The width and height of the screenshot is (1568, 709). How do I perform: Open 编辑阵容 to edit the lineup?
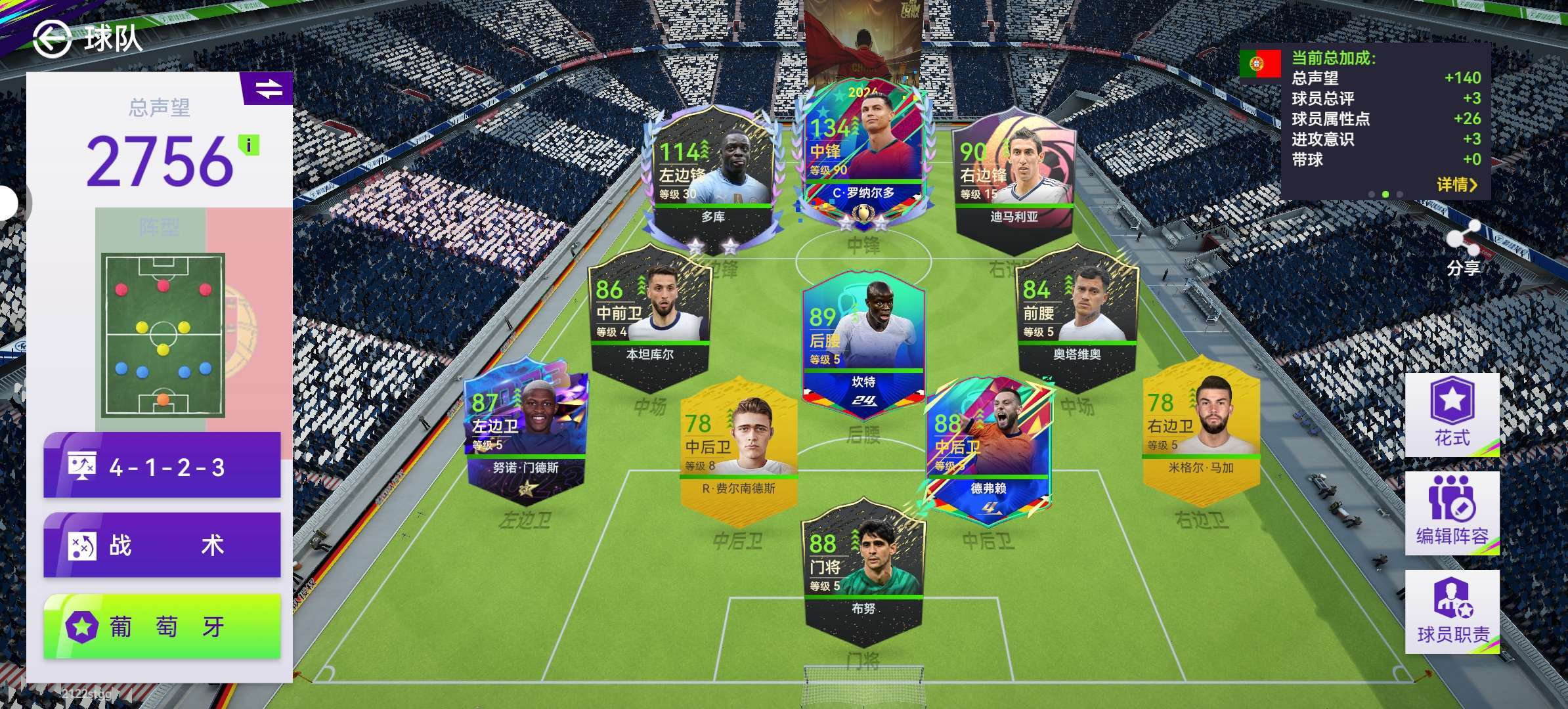coord(1452,513)
